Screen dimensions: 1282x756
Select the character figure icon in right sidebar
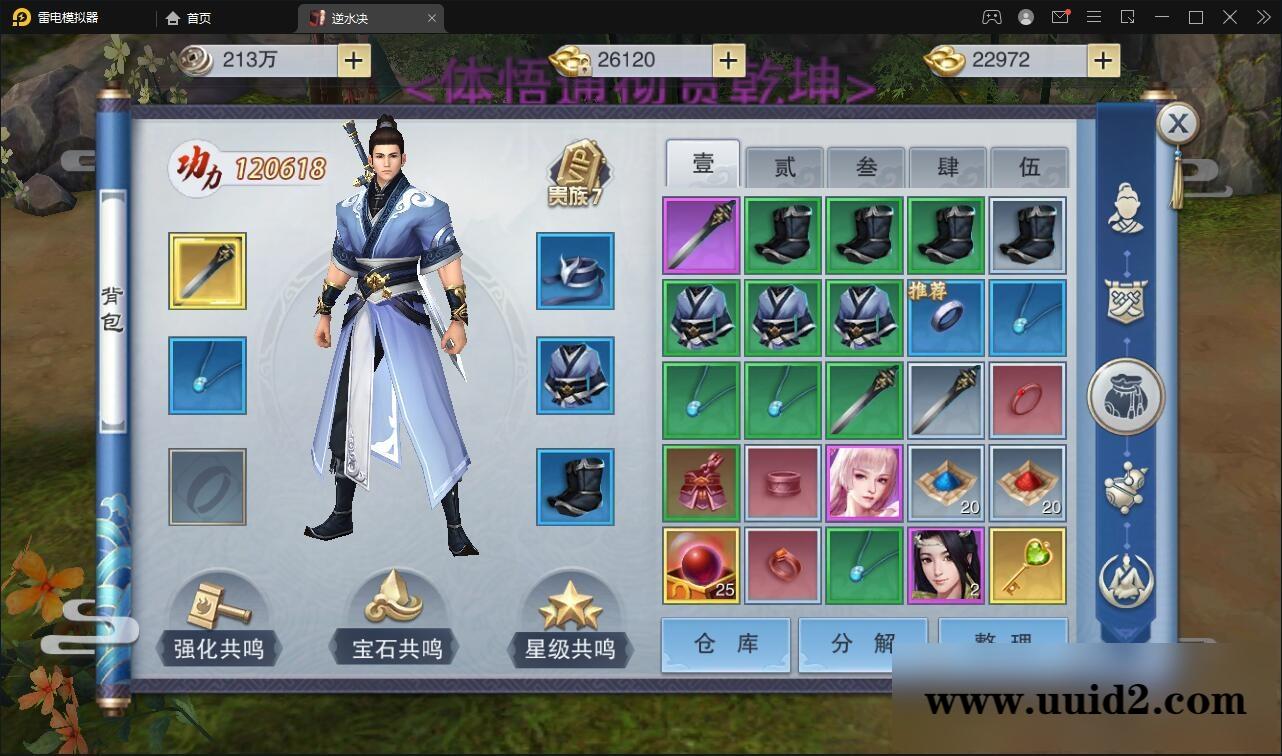pyautogui.click(x=1126, y=205)
